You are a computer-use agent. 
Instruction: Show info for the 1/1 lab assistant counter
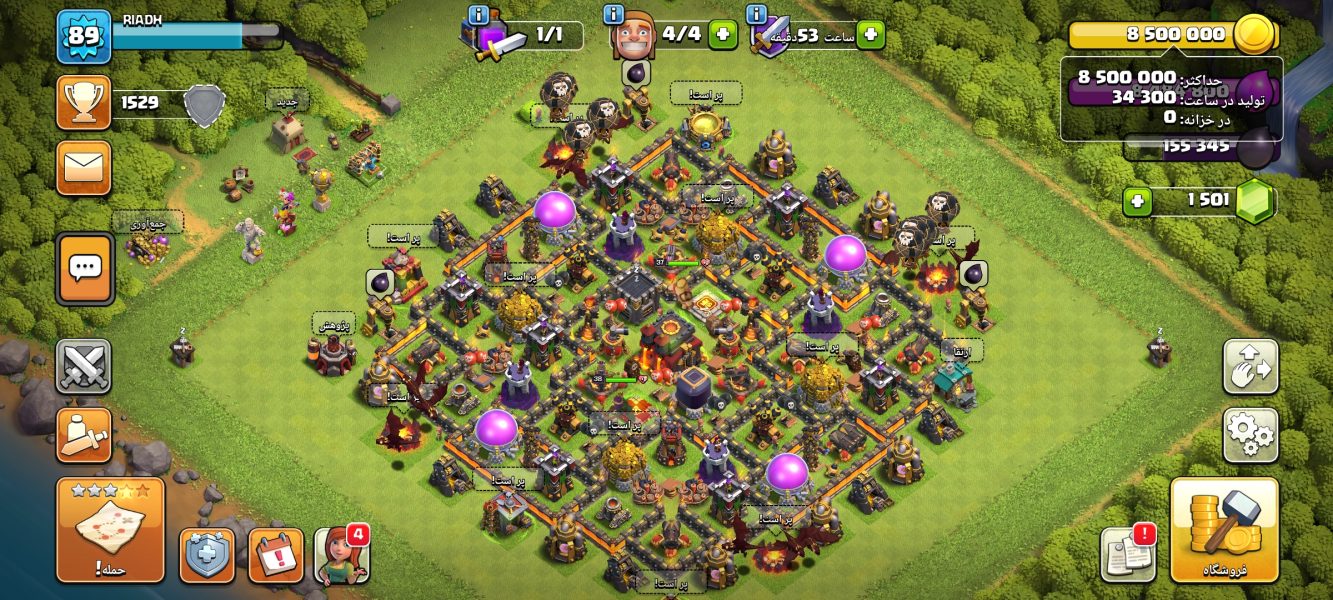(x=478, y=15)
